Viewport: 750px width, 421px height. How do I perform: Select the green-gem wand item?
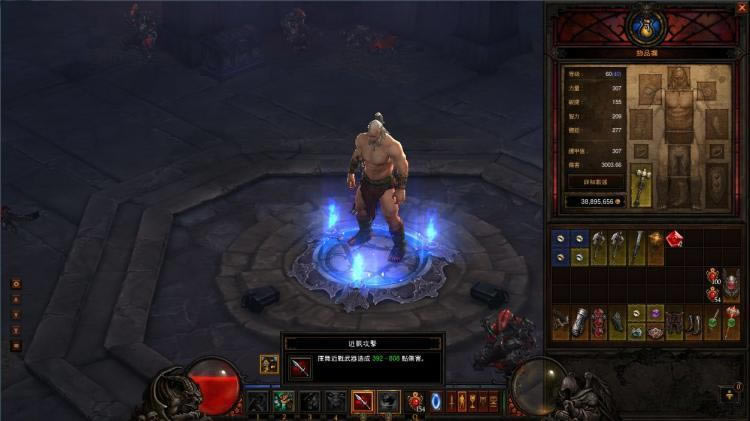712,323
